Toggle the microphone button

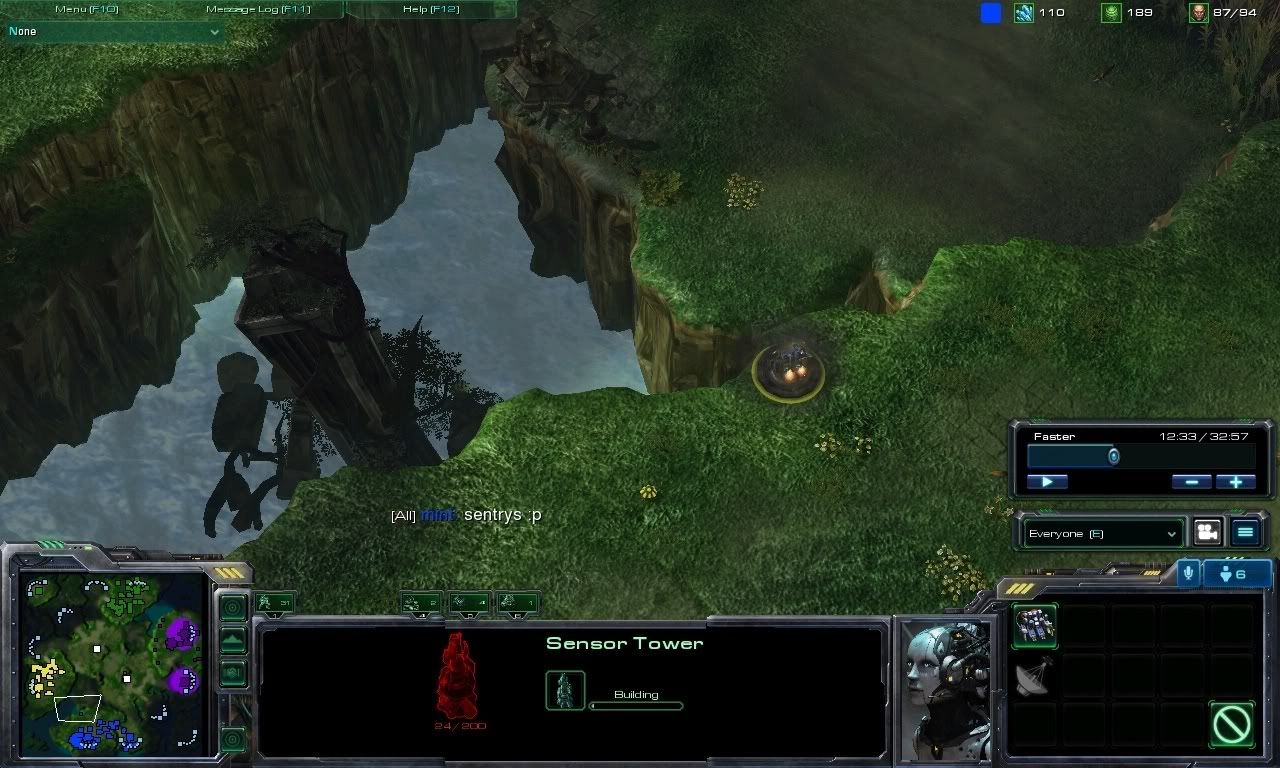tap(1188, 573)
